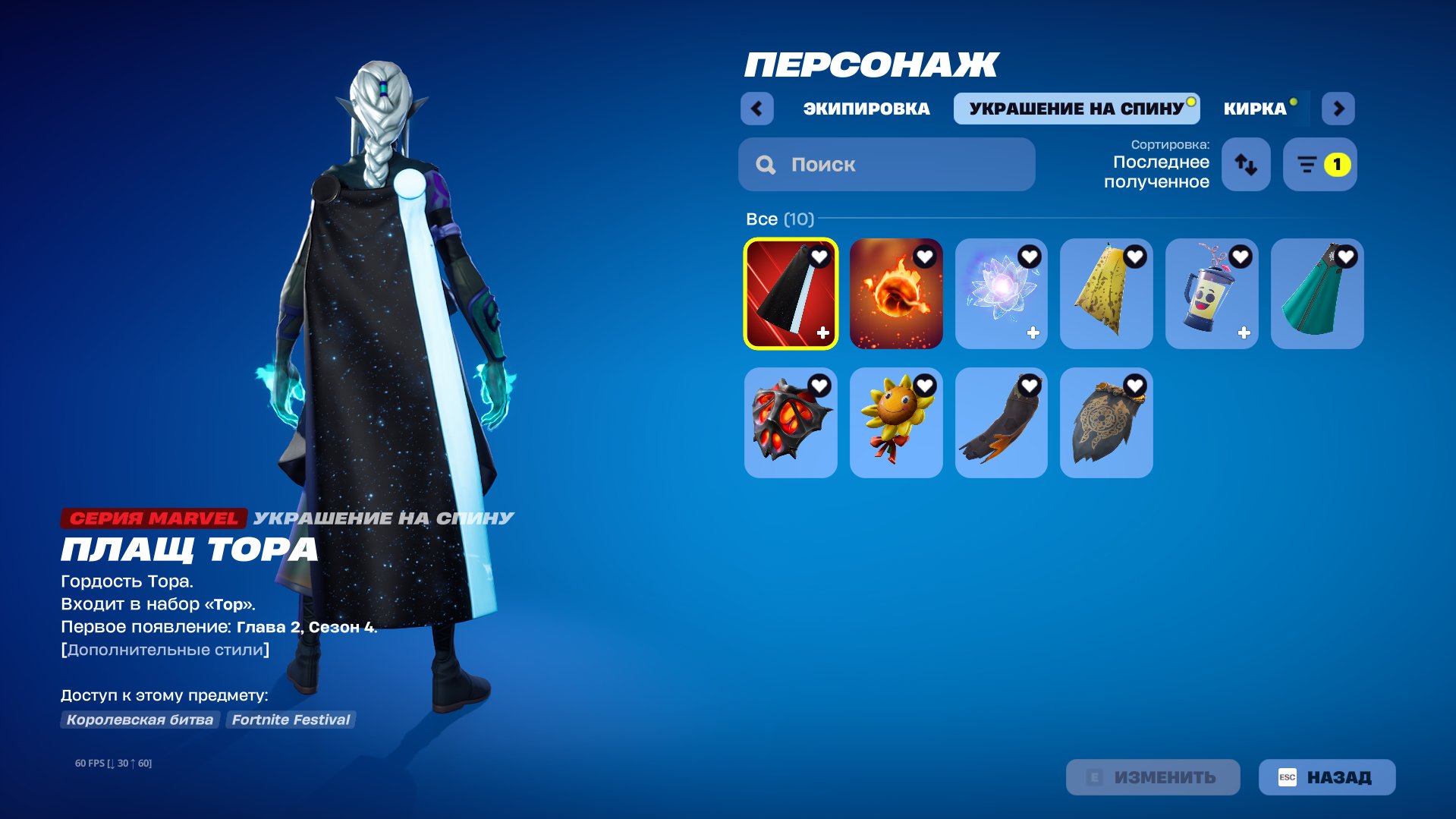
Task: Unfavorite the yellow tattered cape
Action: click(1134, 257)
